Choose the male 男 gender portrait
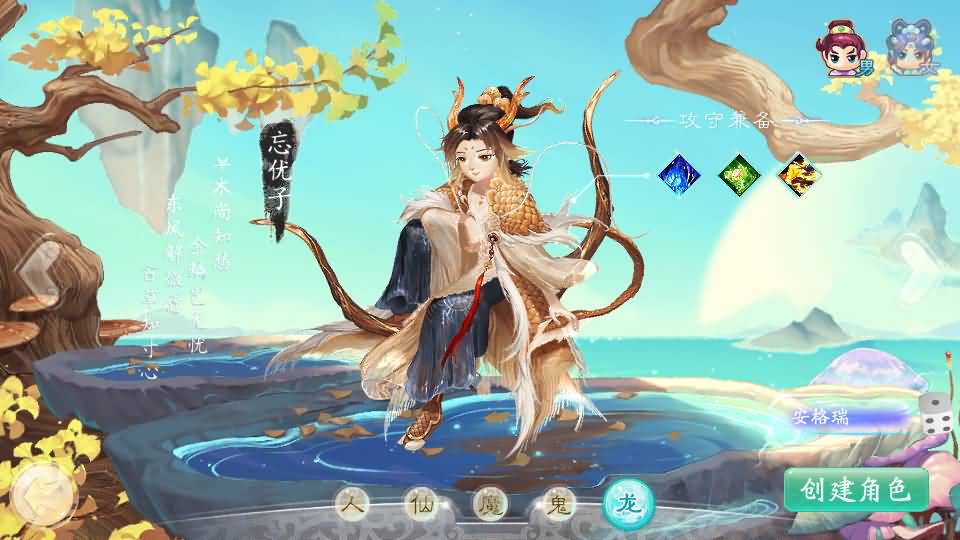This screenshot has height=540, width=960. tap(842, 52)
